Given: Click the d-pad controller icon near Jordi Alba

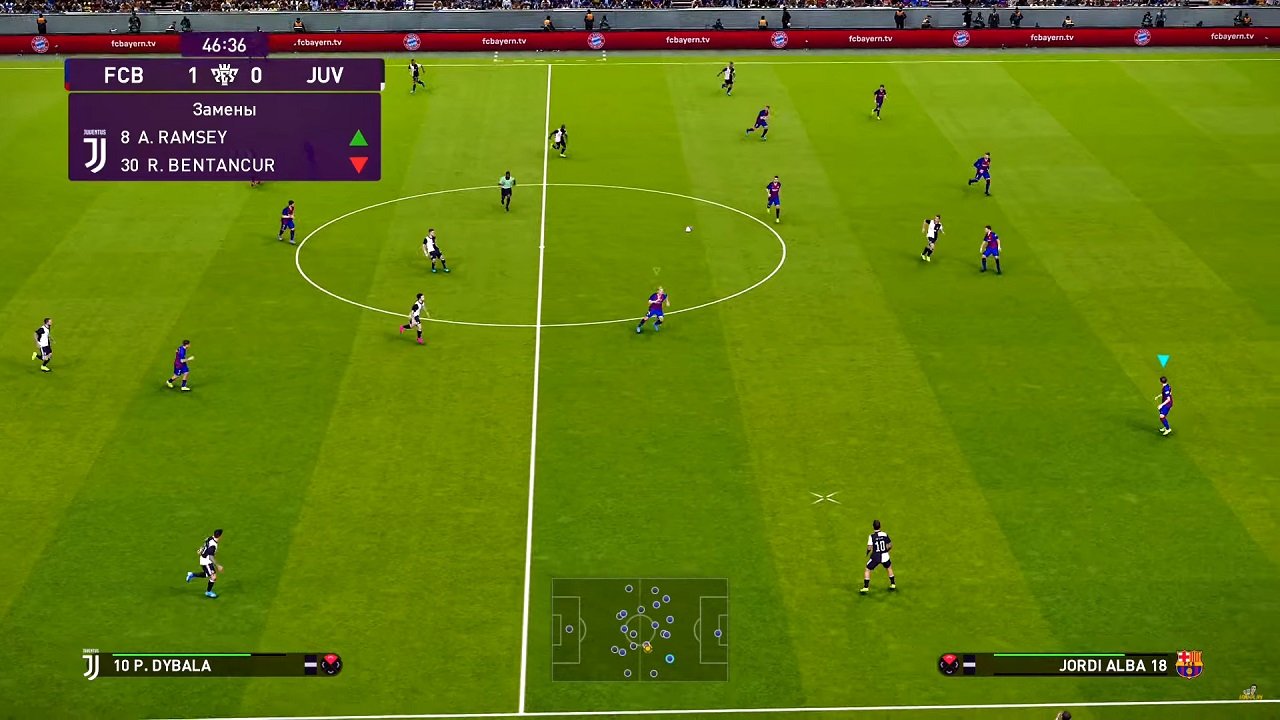Looking at the screenshot, I should (948, 663).
